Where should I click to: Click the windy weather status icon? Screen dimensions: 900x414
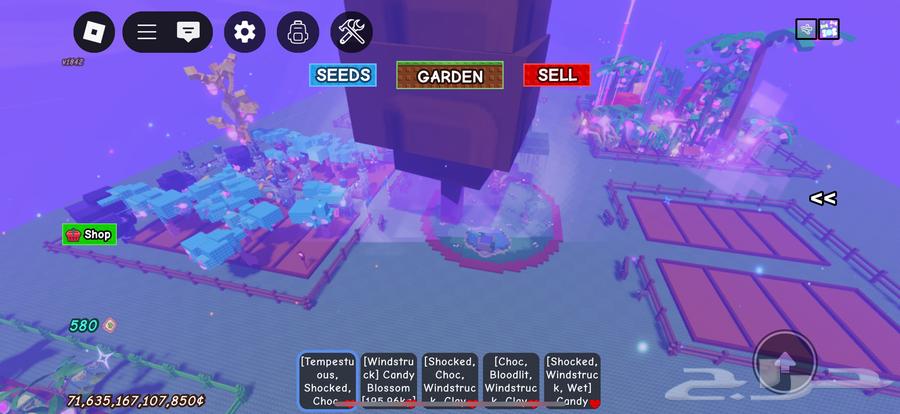806,29
